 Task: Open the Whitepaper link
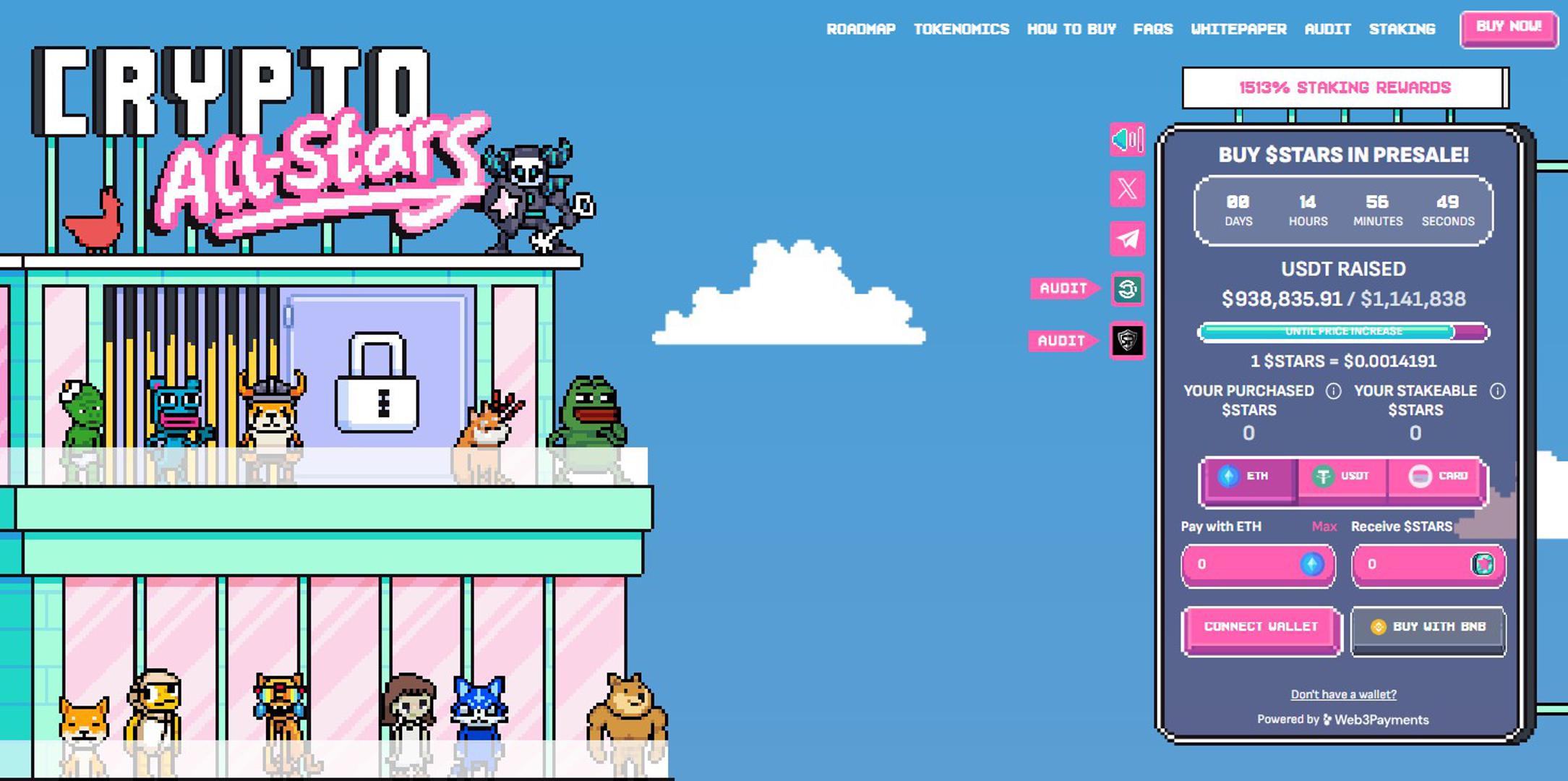(x=1238, y=29)
